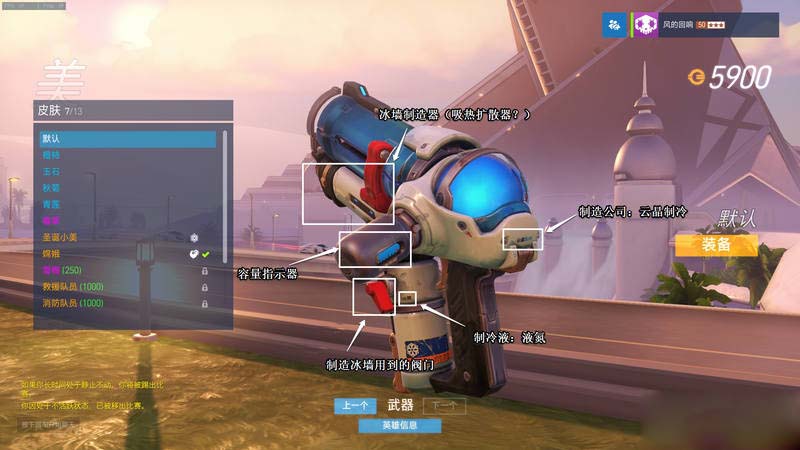This screenshot has width=800, height=450.
Task: Open the 风的回响 player profile card
Action: pyautogui.click(x=705, y=25)
